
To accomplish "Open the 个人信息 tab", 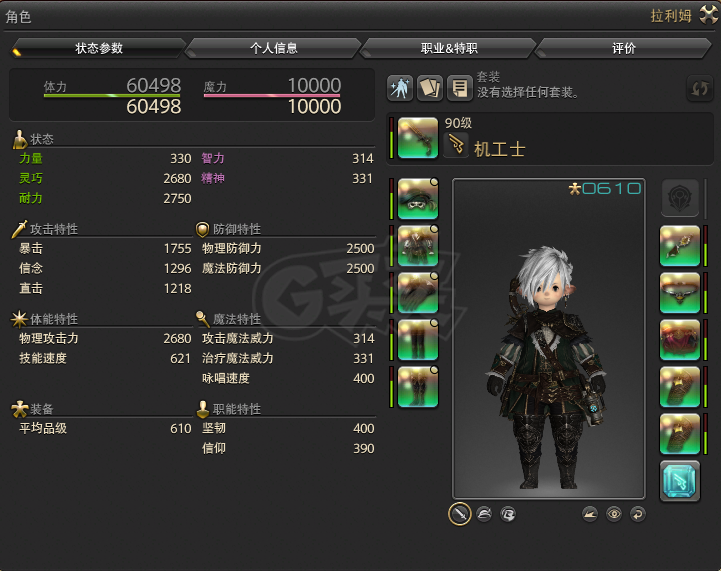I will pyautogui.click(x=273, y=48).
